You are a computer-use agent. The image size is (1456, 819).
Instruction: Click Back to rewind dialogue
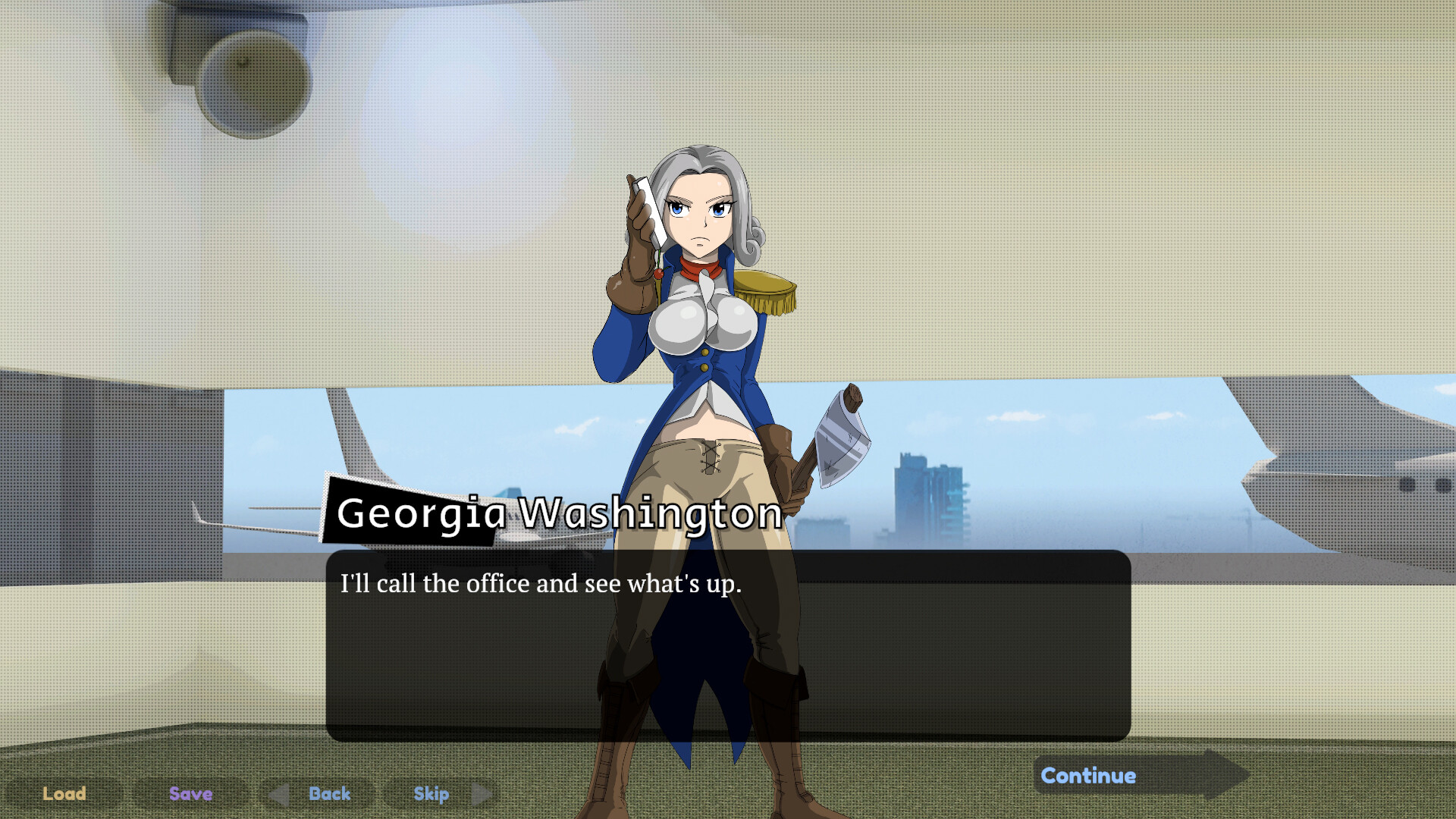(x=329, y=794)
